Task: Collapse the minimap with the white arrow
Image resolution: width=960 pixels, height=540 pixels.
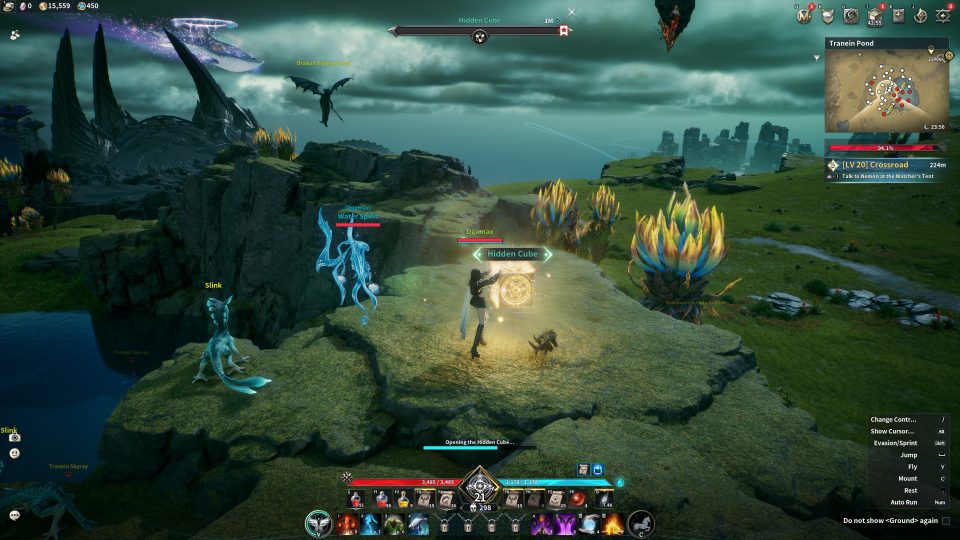Action: click(x=818, y=58)
